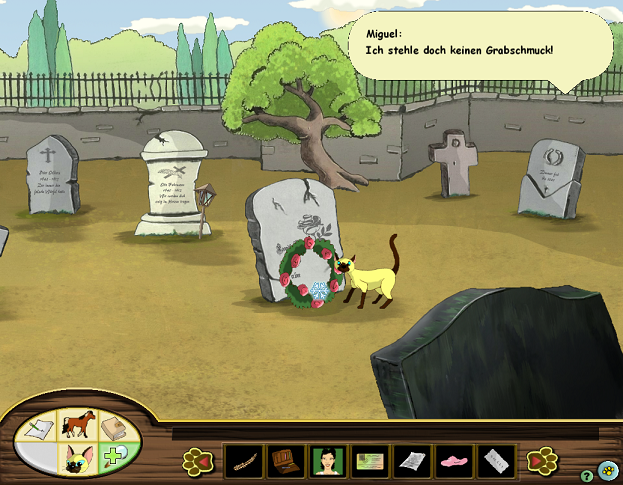This screenshot has width=623, height=485.
Task: Click the green plus magnifier icon
Action: pyautogui.click(x=115, y=458)
